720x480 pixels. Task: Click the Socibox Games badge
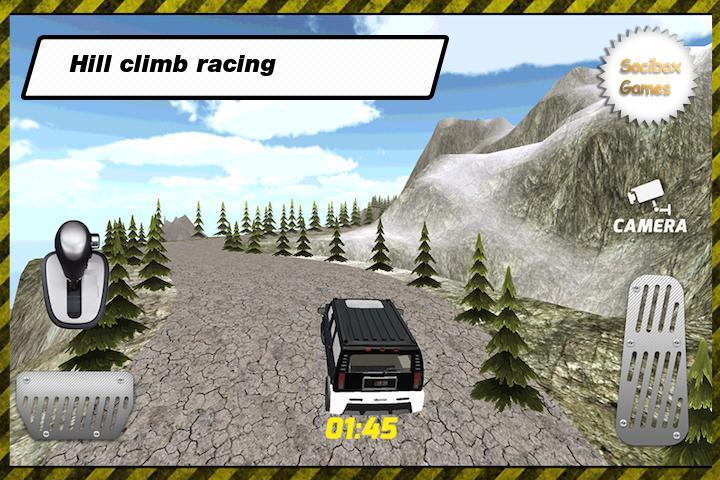point(645,78)
